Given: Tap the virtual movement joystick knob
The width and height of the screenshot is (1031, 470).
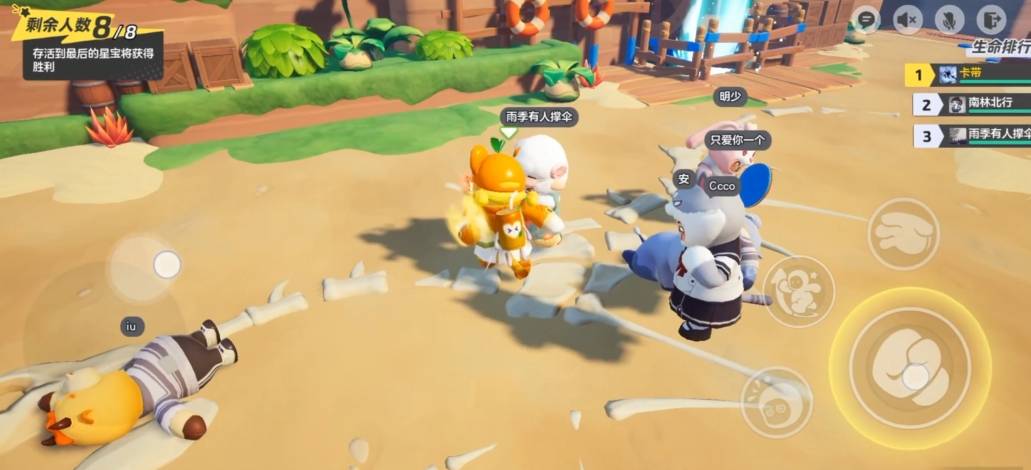Looking at the screenshot, I should click(167, 264).
